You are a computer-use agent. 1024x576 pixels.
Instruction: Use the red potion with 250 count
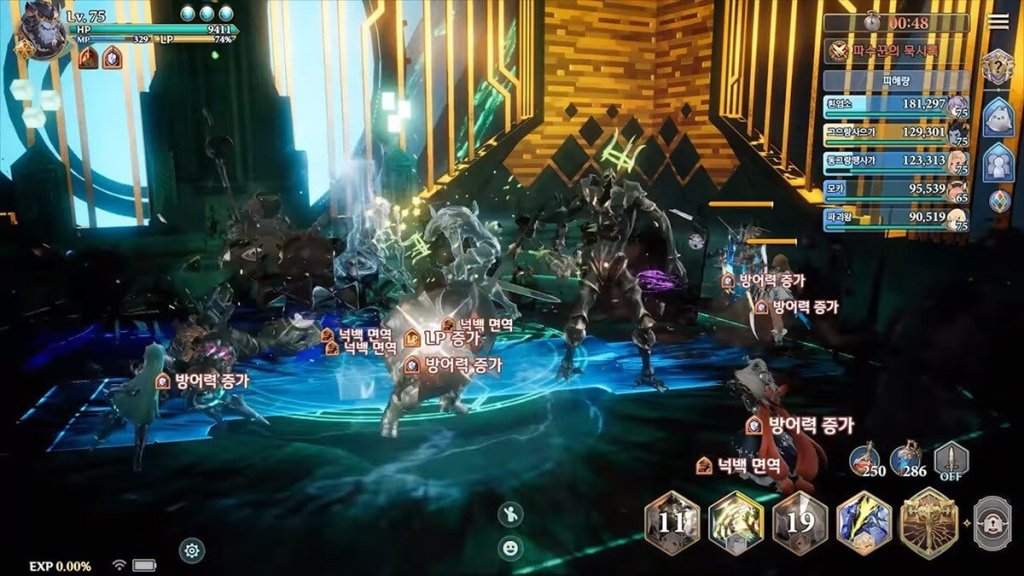pyautogui.click(x=866, y=459)
